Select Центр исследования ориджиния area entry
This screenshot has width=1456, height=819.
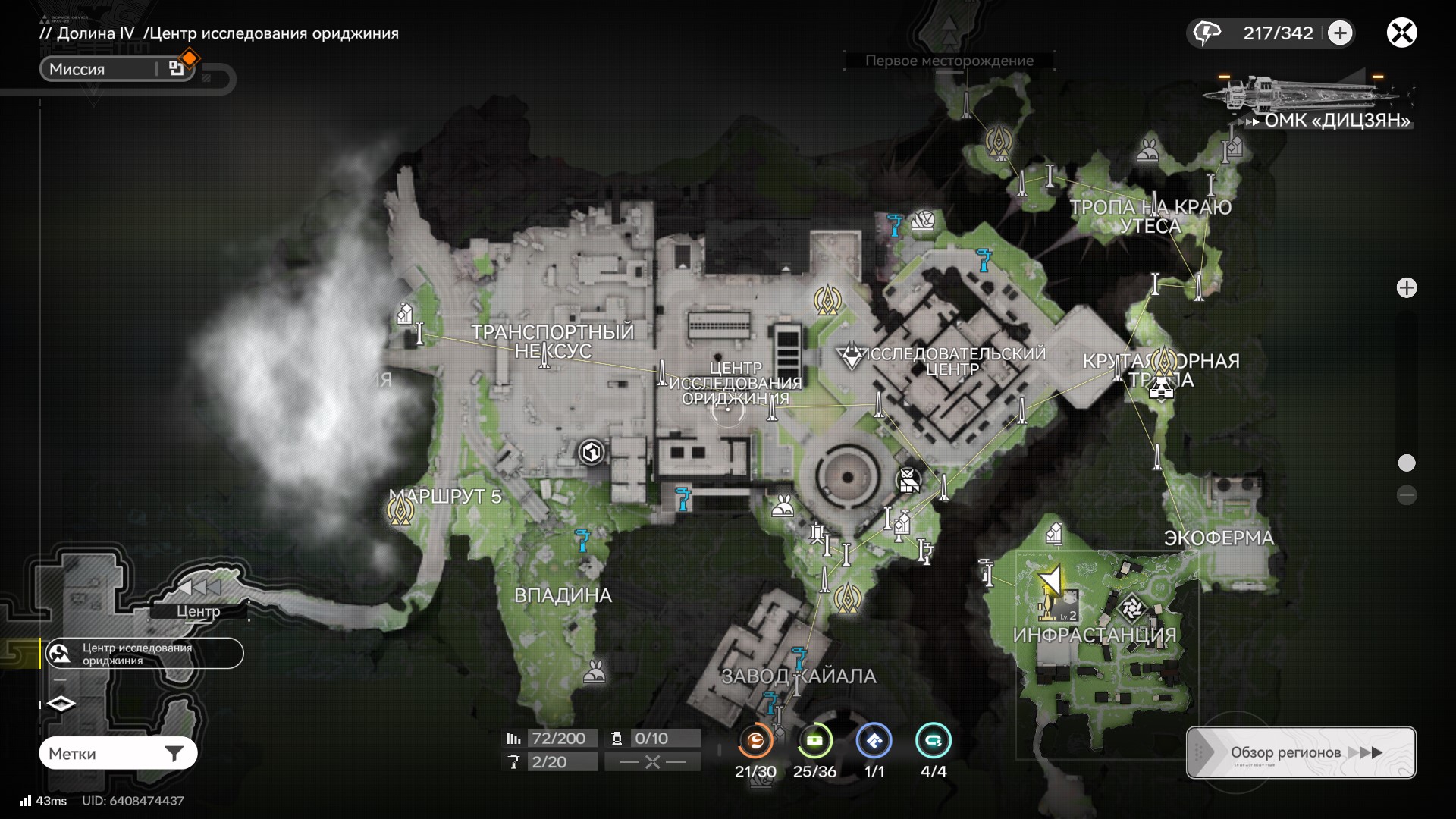pos(144,654)
